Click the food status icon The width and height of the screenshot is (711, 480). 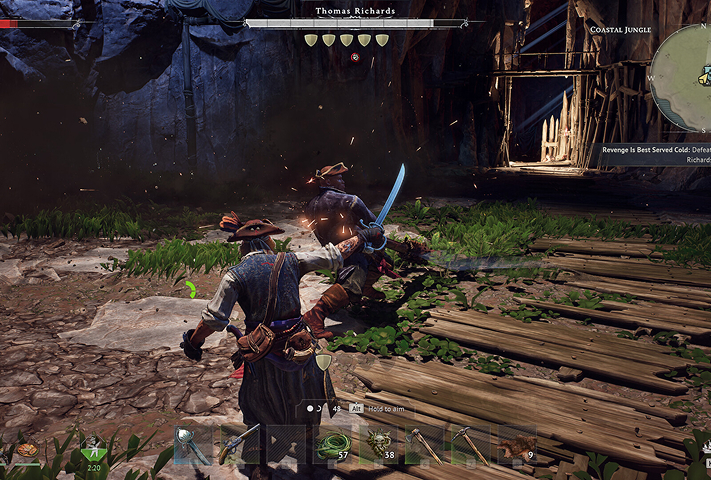pyautogui.click(x=27, y=451)
